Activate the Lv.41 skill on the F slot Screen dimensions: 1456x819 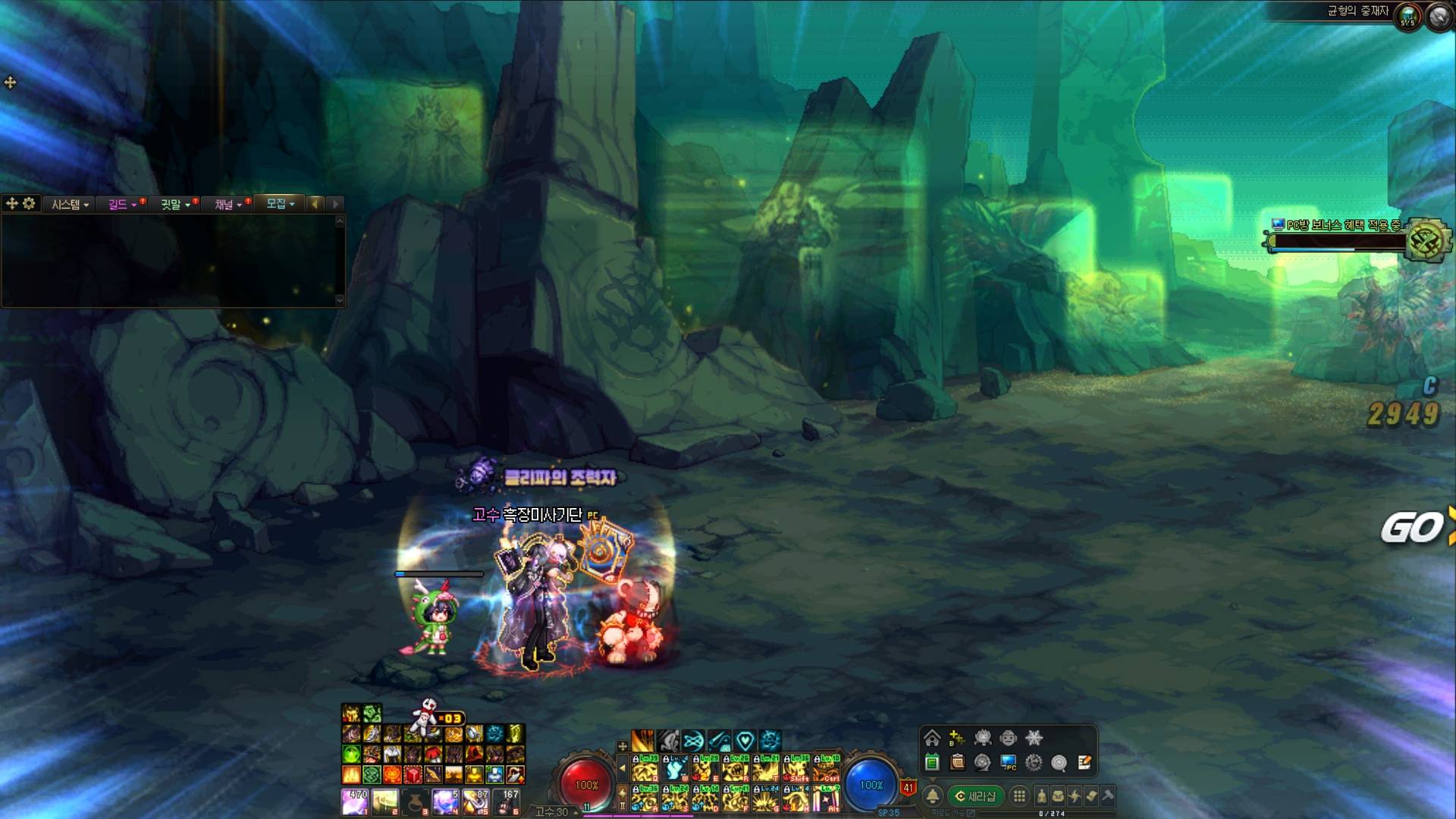[x=736, y=799]
